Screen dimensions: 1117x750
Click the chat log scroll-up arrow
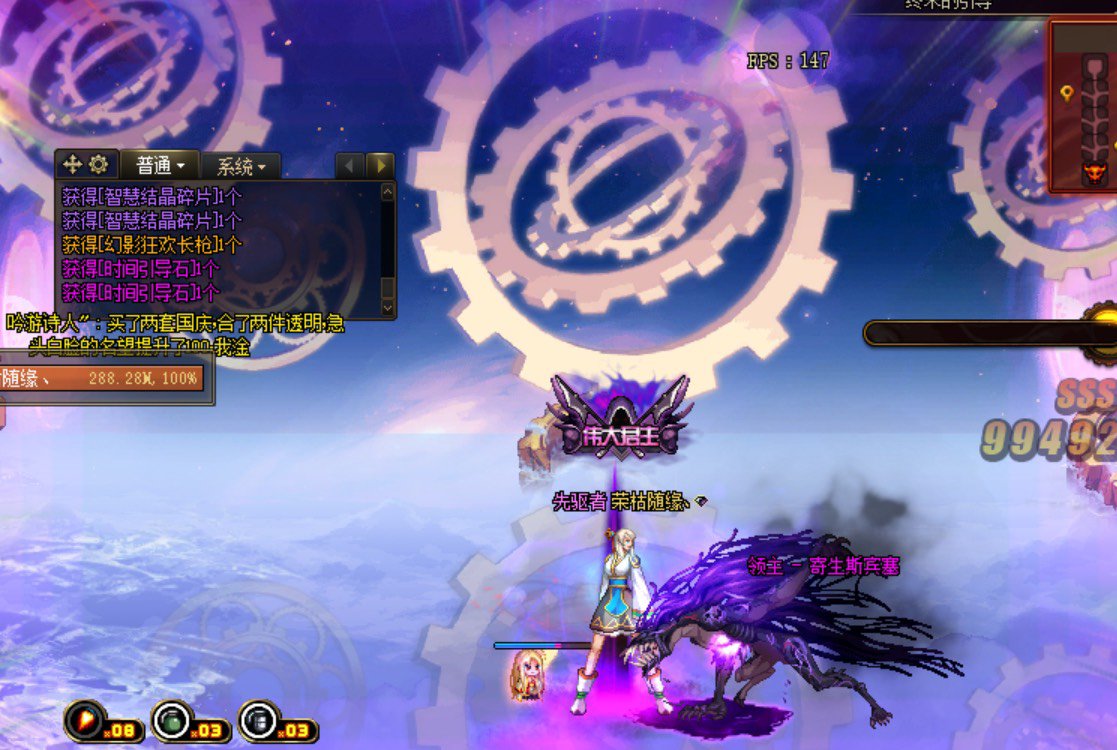(388, 190)
